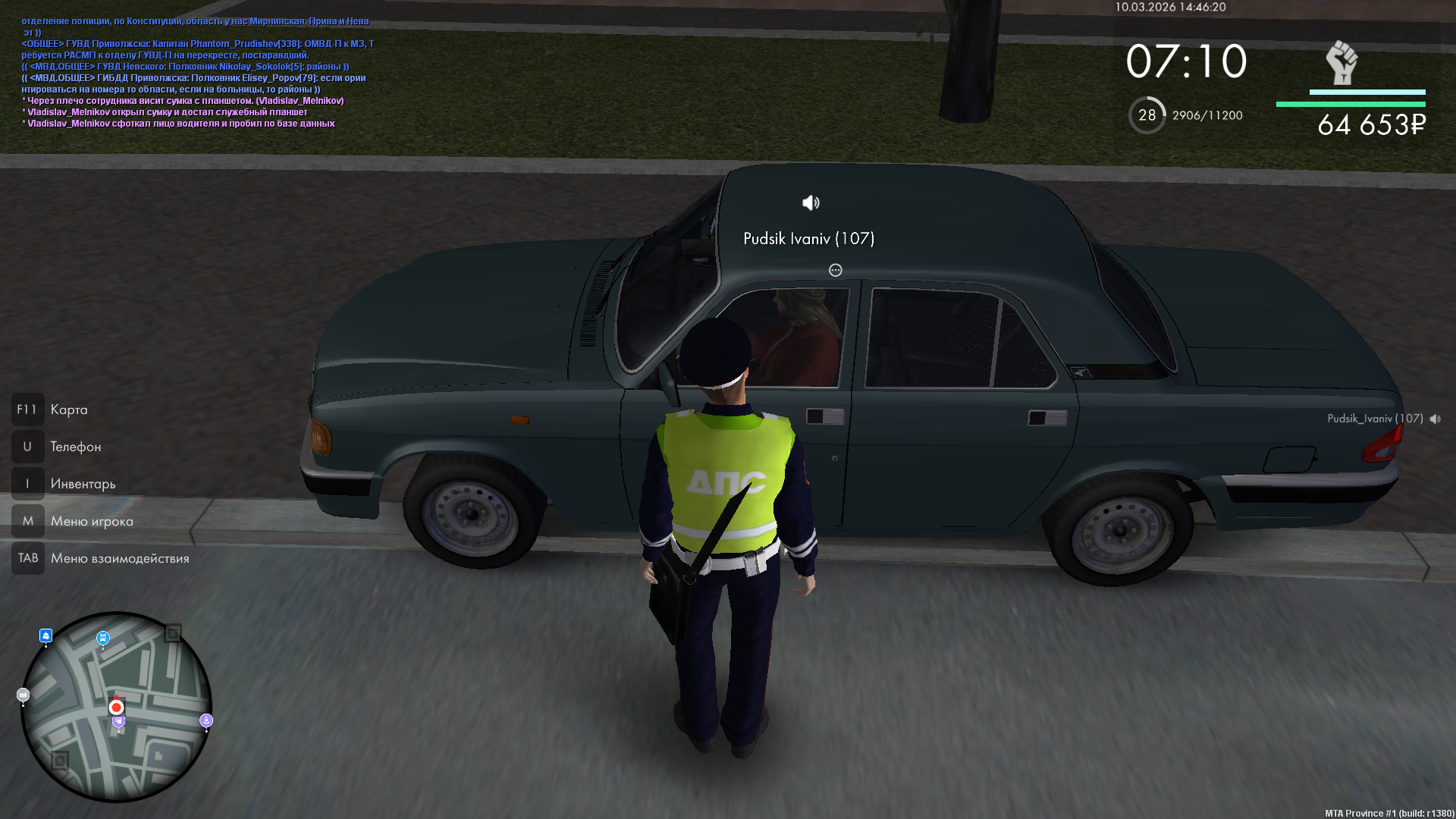1456x819 pixels.
Task: Click the level 28 progress circle
Action: pos(1147,115)
